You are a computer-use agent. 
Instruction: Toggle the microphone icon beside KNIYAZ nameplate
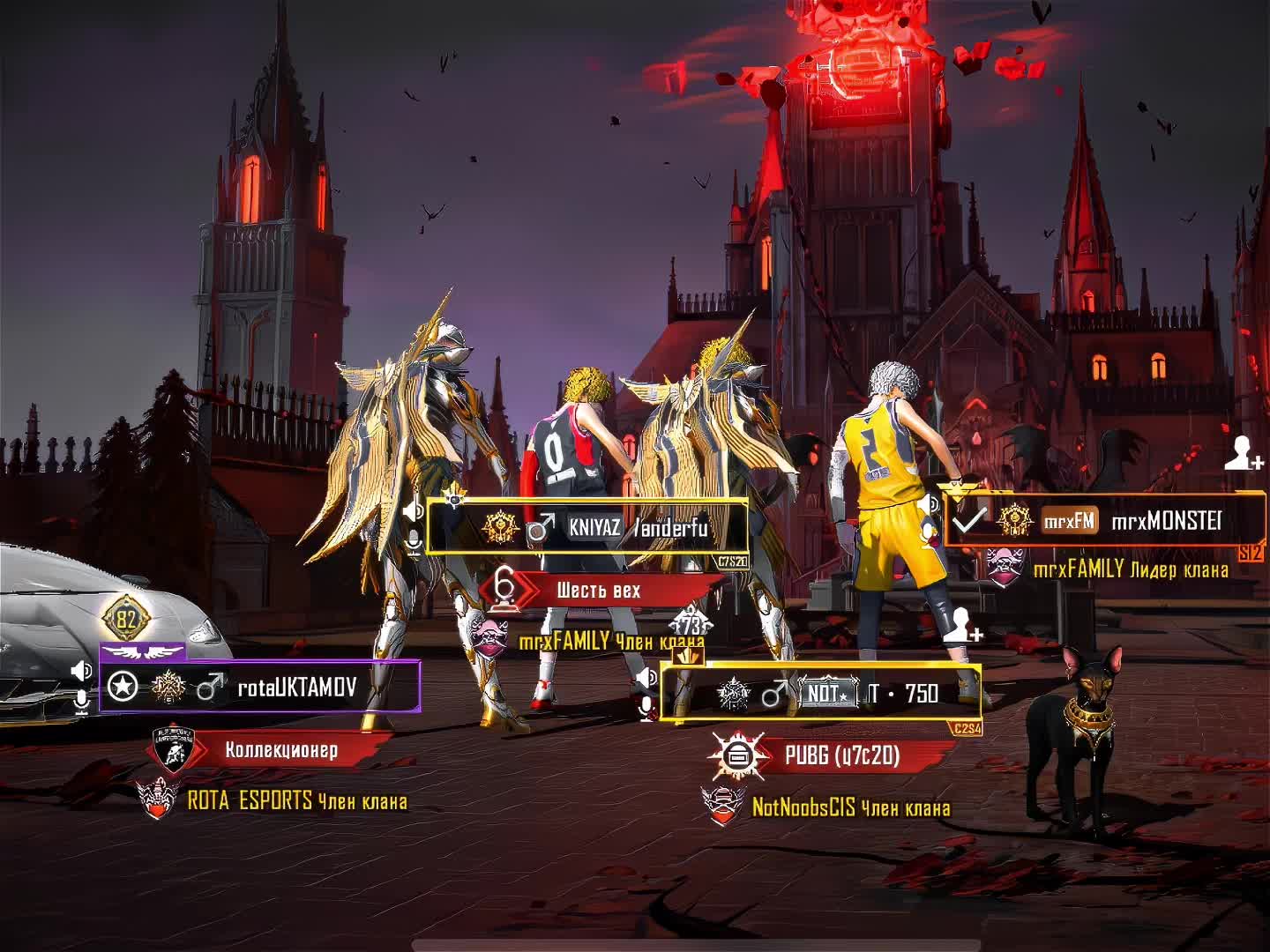(x=413, y=542)
